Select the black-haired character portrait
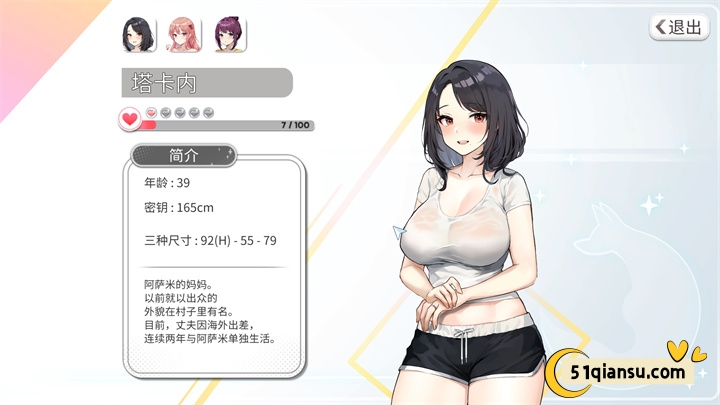The height and width of the screenshot is (405, 720). coord(138,35)
